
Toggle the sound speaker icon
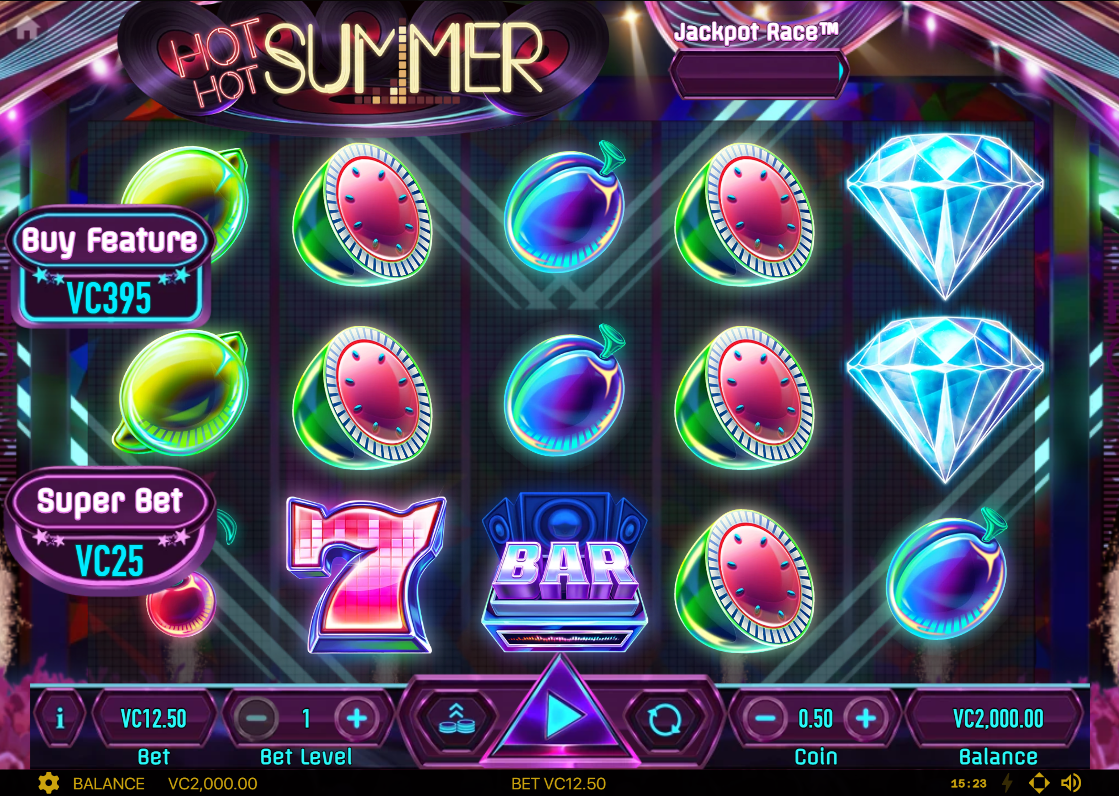coord(1071,783)
